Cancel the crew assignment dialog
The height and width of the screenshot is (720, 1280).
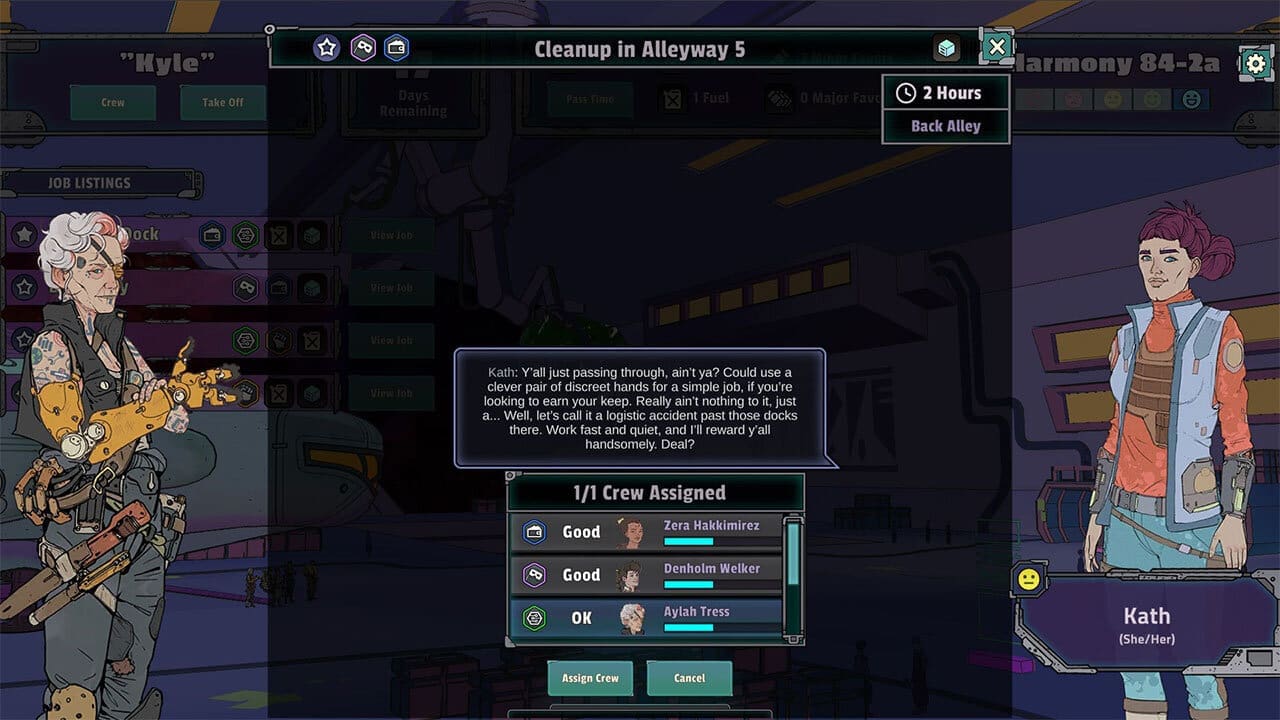pos(689,678)
